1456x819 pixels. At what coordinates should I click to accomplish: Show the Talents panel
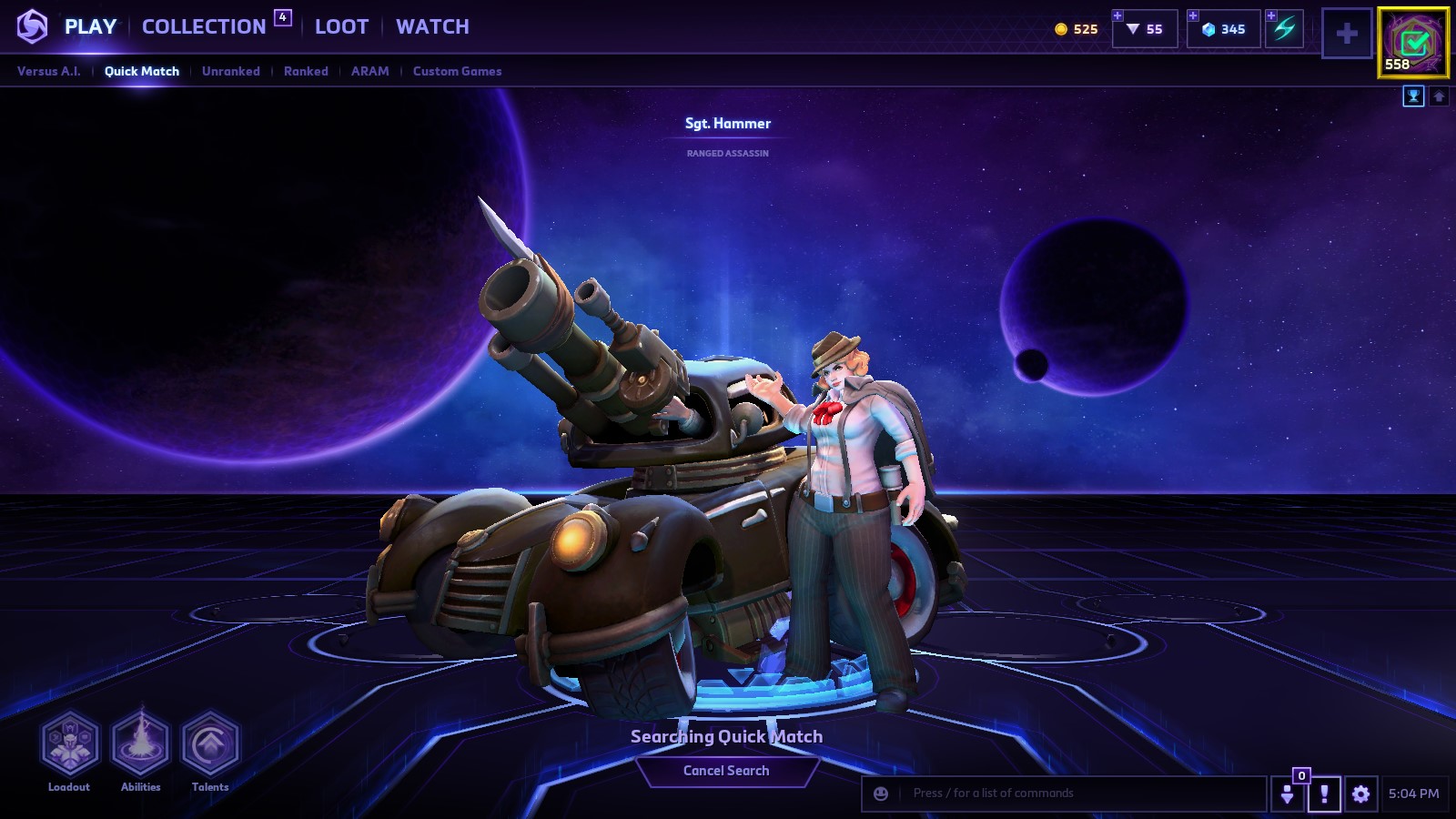pos(210,744)
